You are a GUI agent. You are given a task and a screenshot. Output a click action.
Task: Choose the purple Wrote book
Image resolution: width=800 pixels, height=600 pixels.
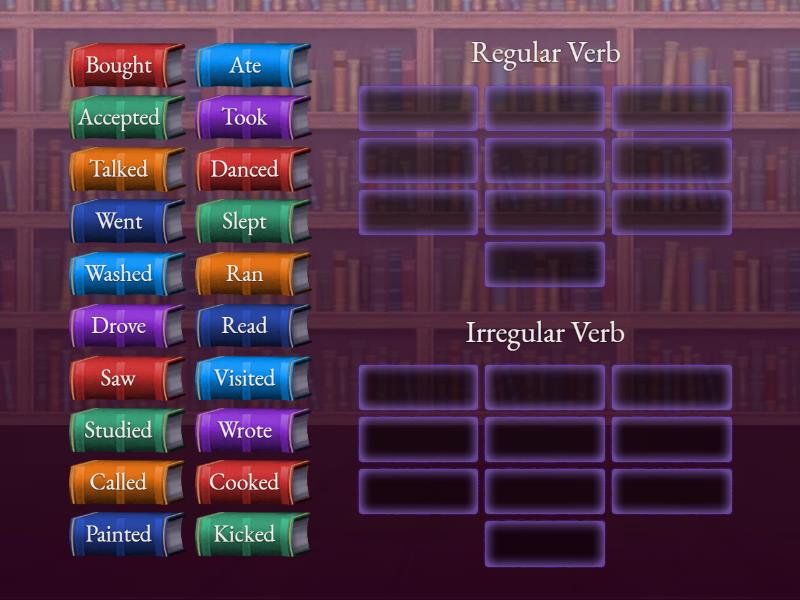(x=245, y=431)
